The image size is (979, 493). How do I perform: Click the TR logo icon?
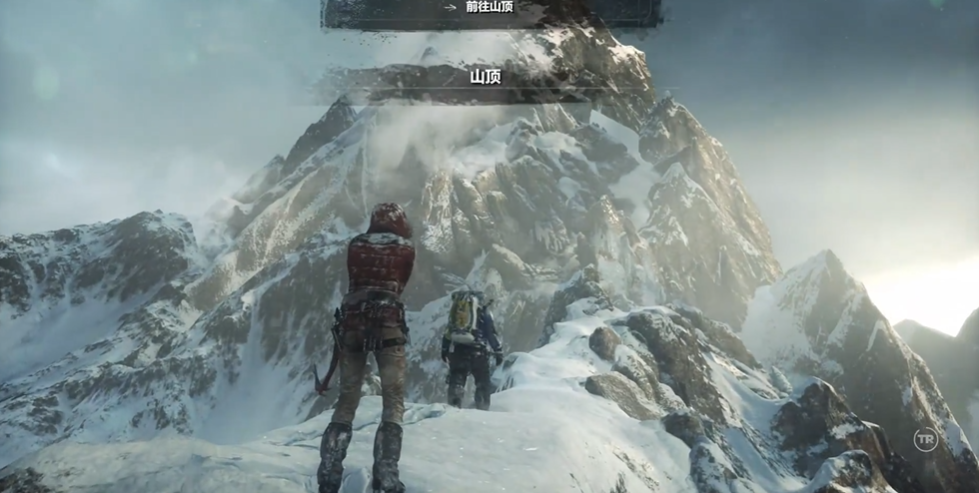pyautogui.click(x=926, y=440)
